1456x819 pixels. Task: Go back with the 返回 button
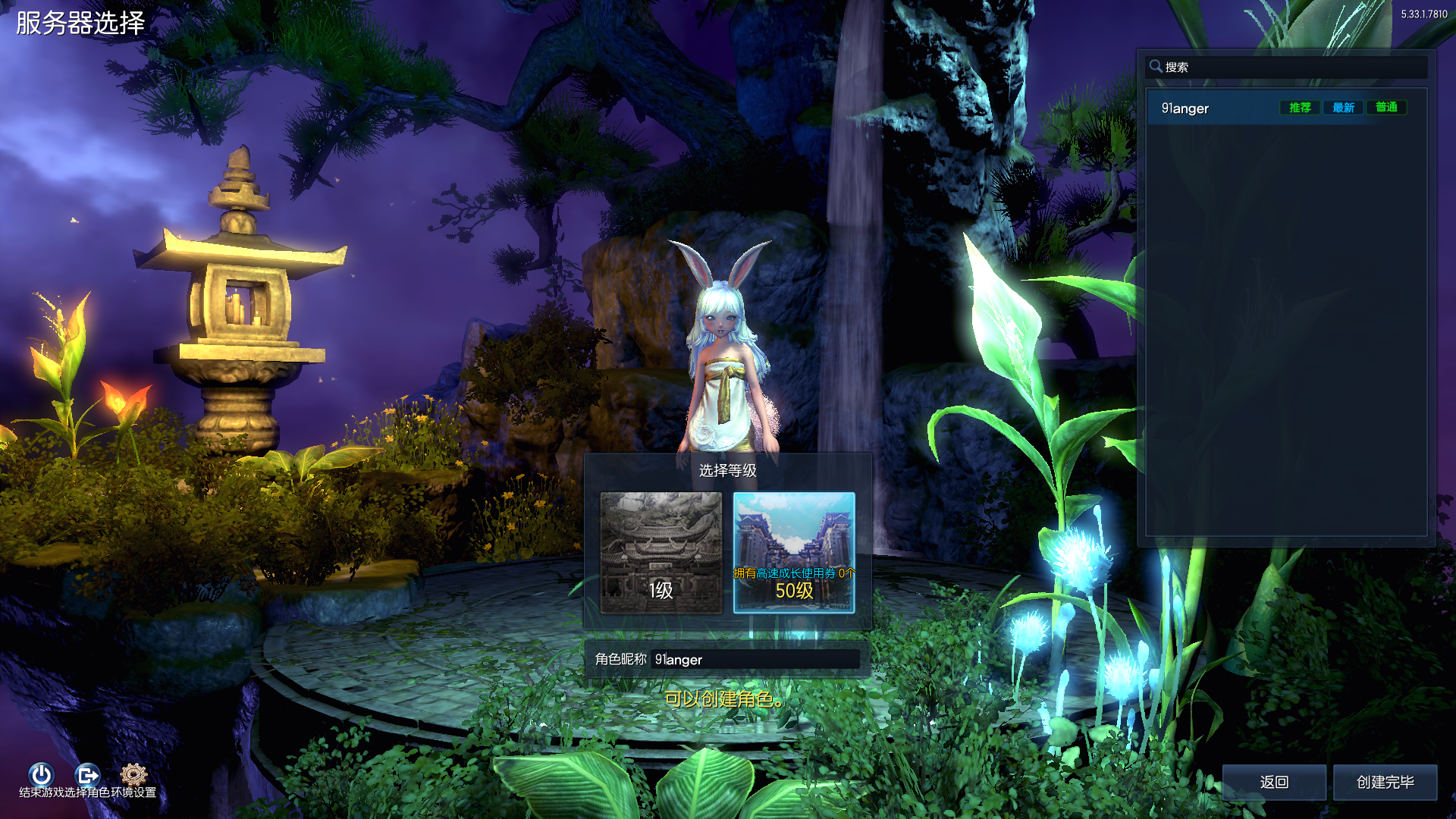click(1274, 782)
